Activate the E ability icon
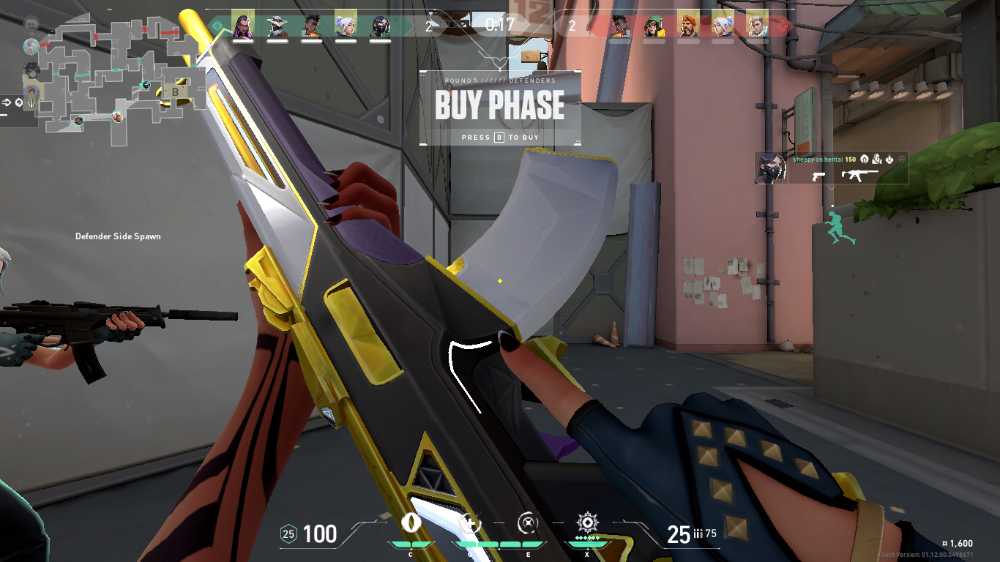 tap(528, 524)
